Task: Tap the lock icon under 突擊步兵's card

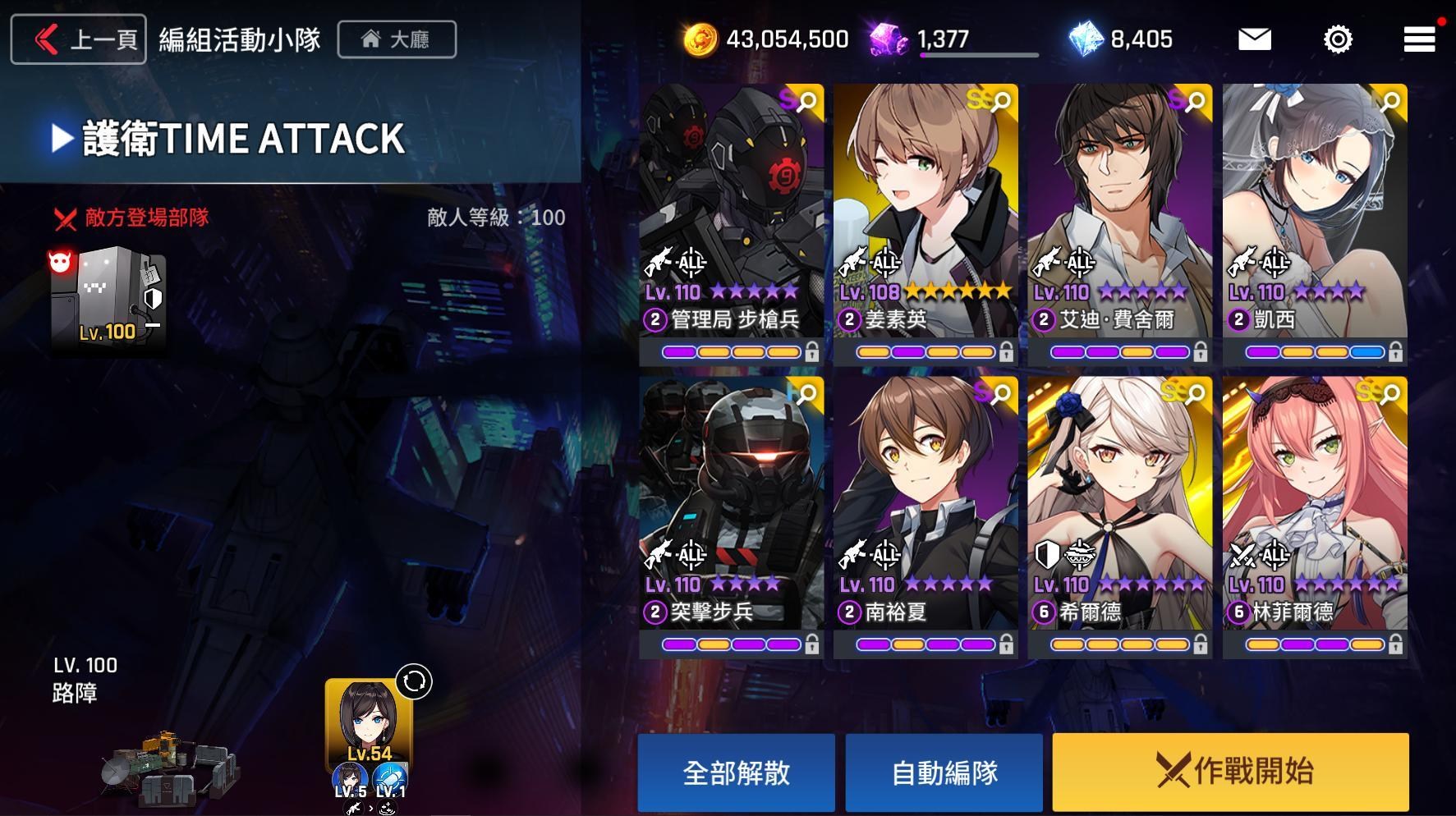Action: (812, 645)
